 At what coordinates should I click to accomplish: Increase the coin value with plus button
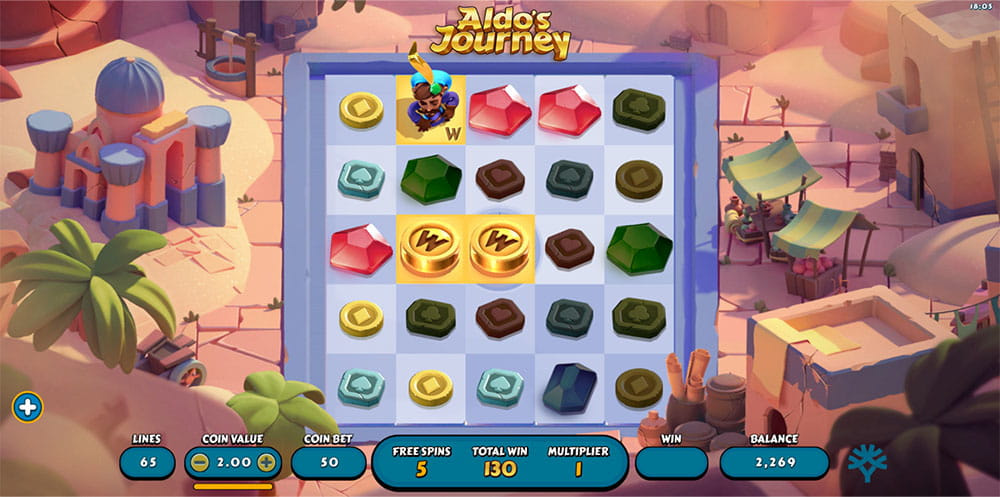(266, 462)
